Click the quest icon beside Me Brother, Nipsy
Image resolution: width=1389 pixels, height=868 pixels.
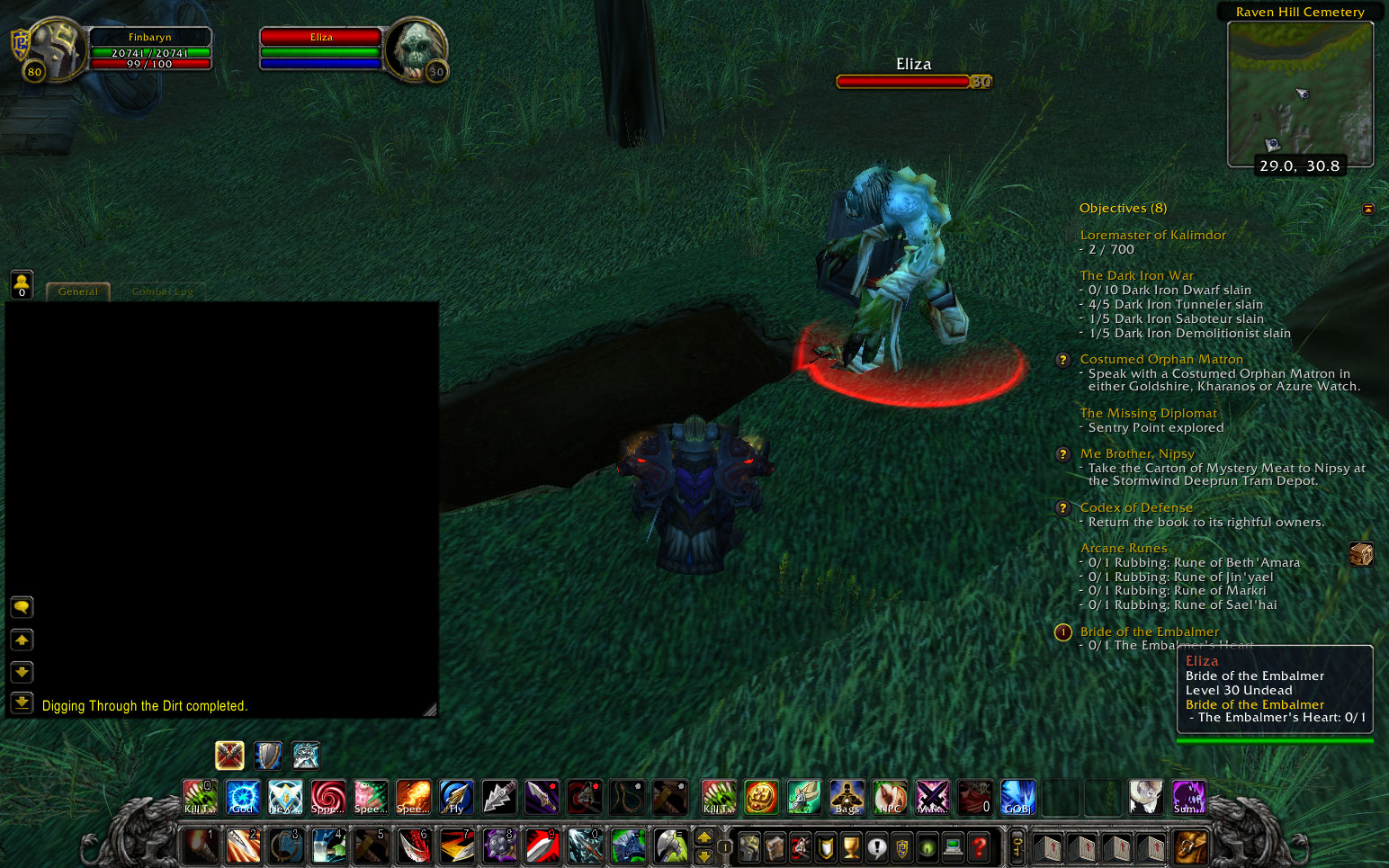coord(1062,454)
